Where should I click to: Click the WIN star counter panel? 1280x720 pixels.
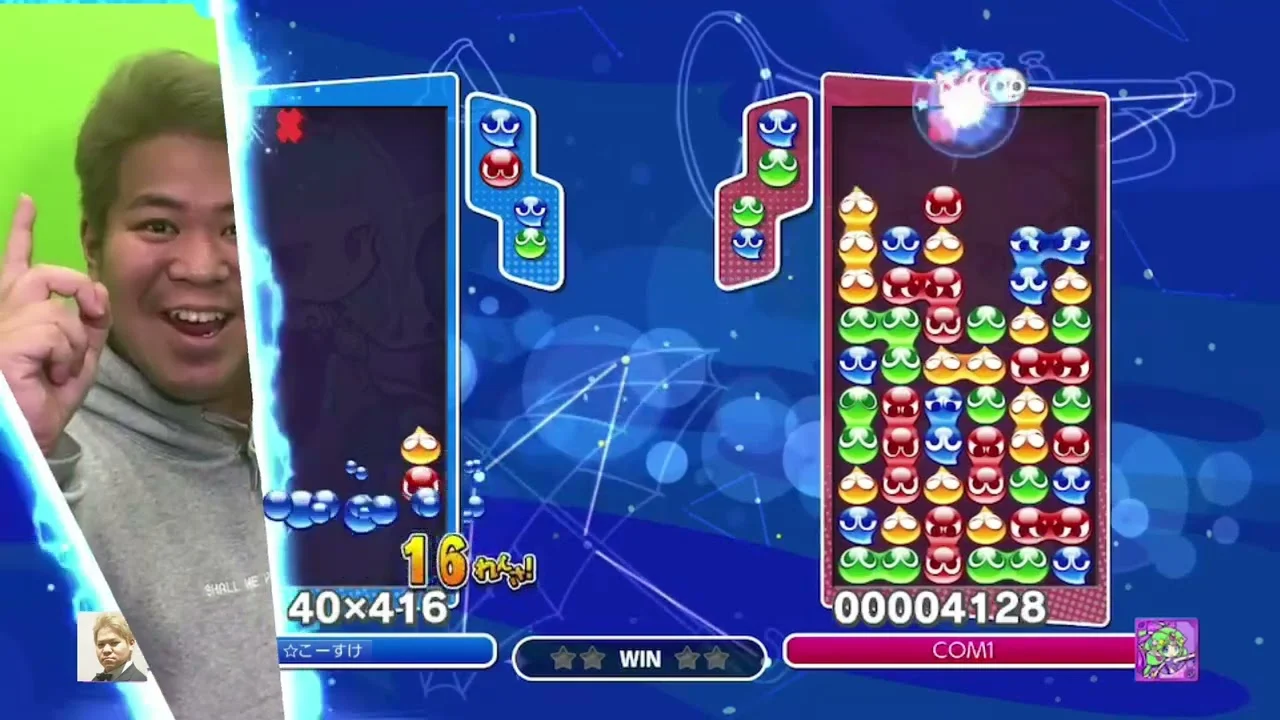click(x=639, y=658)
